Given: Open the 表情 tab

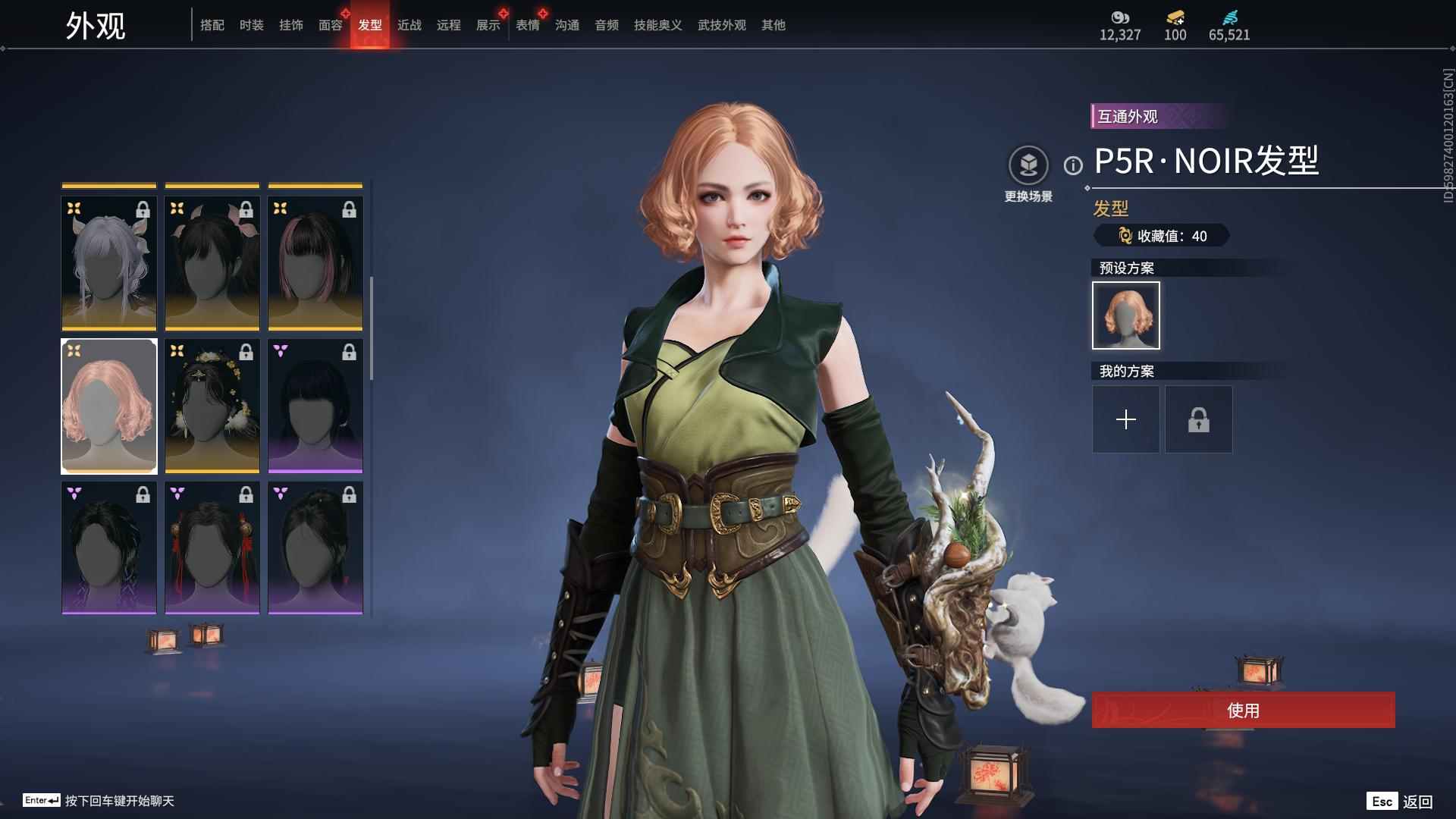Looking at the screenshot, I should click(527, 25).
